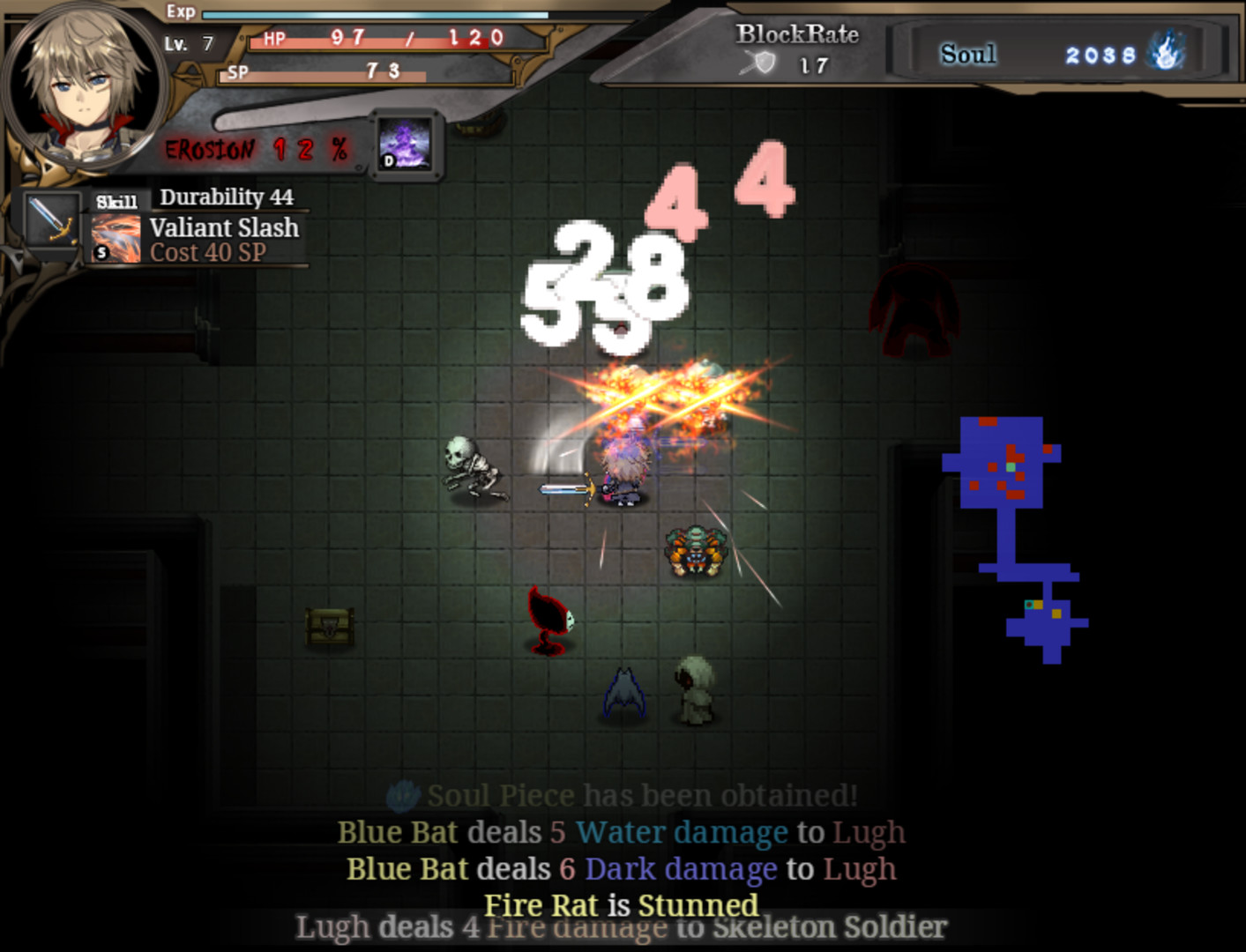
Task: Activate the Valiant Slash skill icon
Action: pyautogui.click(x=116, y=239)
